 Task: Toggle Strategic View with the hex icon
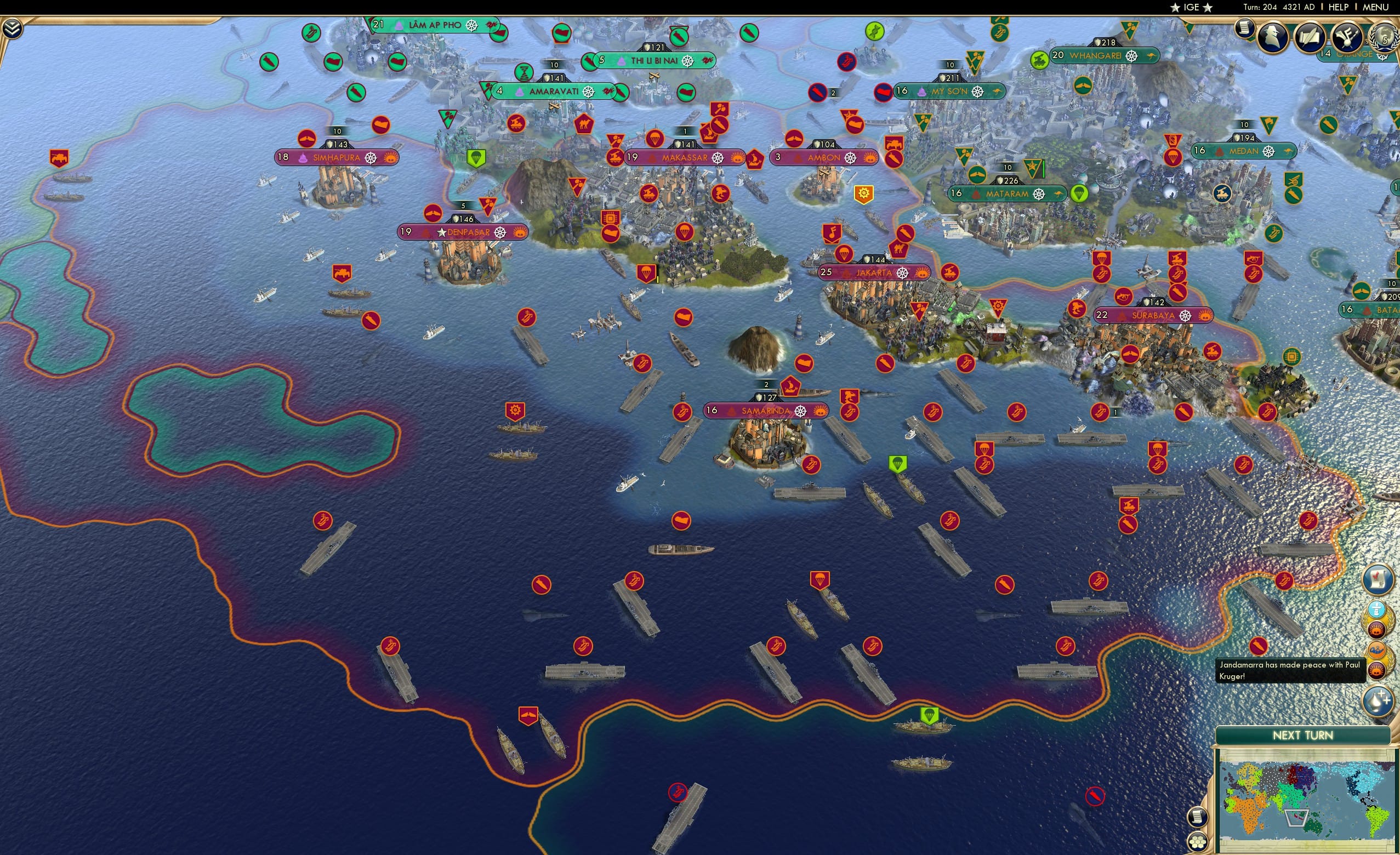[x=1198, y=842]
